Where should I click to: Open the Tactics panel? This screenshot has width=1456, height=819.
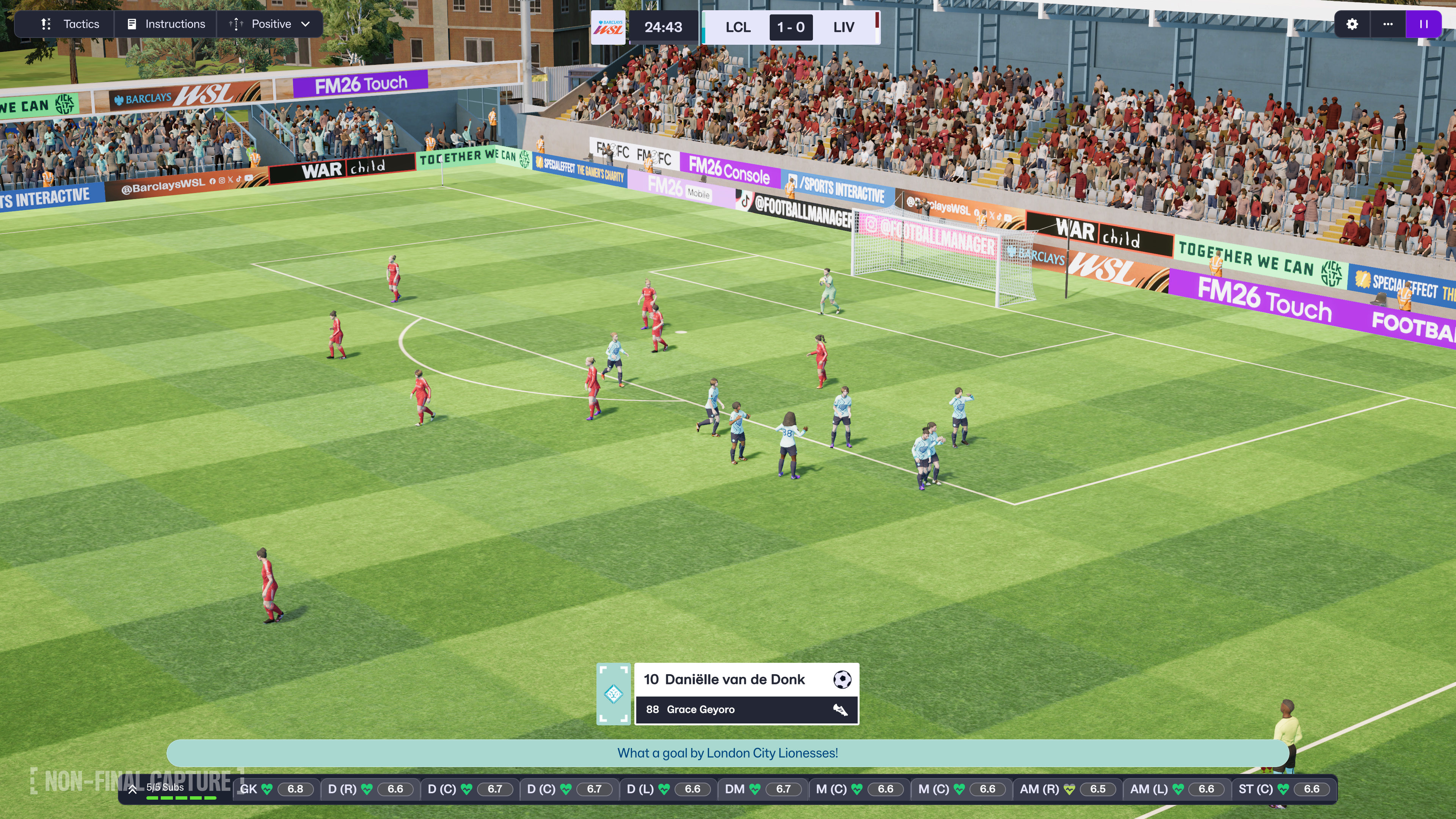(x=69, y=24)
